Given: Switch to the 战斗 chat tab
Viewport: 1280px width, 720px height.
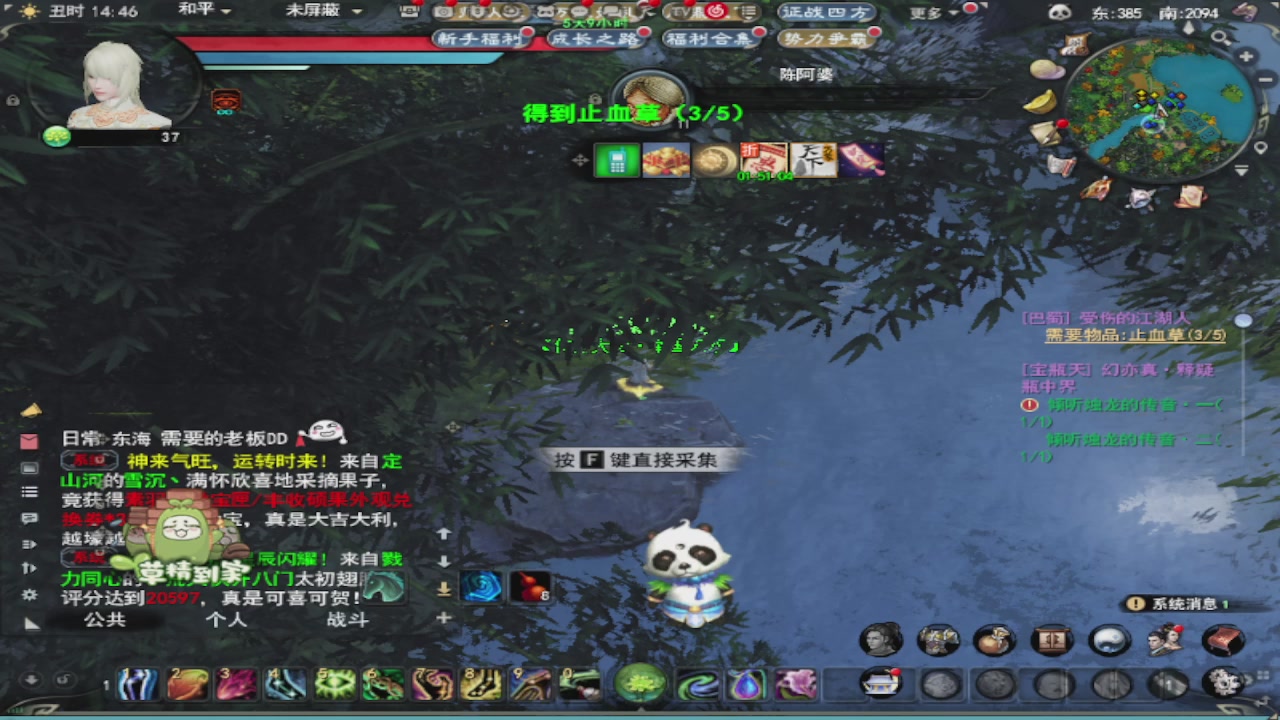Looking at the screenshot, I should (348, 620).
